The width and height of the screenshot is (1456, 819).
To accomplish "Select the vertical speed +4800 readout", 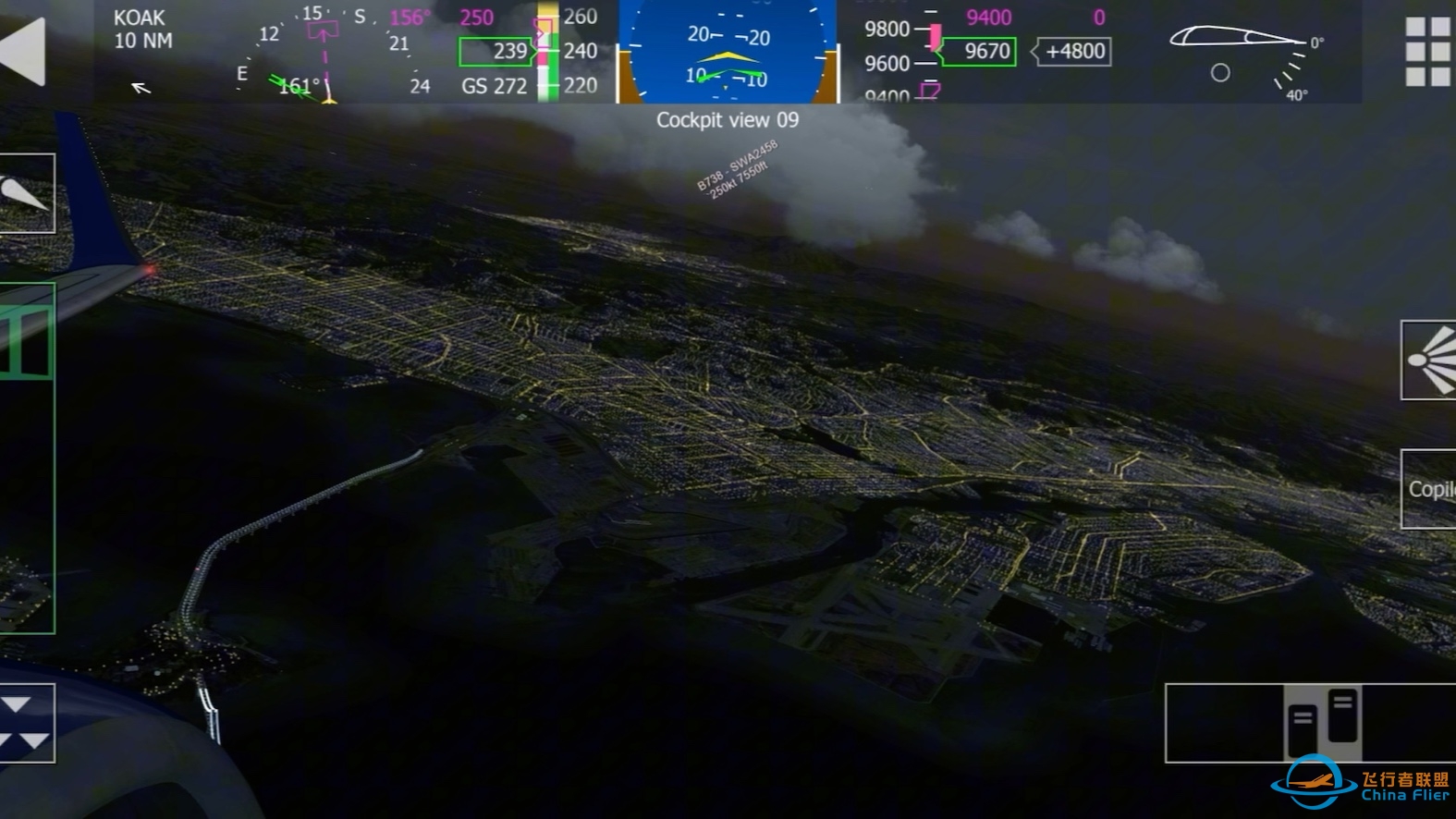I will [x=1072, y=52].
